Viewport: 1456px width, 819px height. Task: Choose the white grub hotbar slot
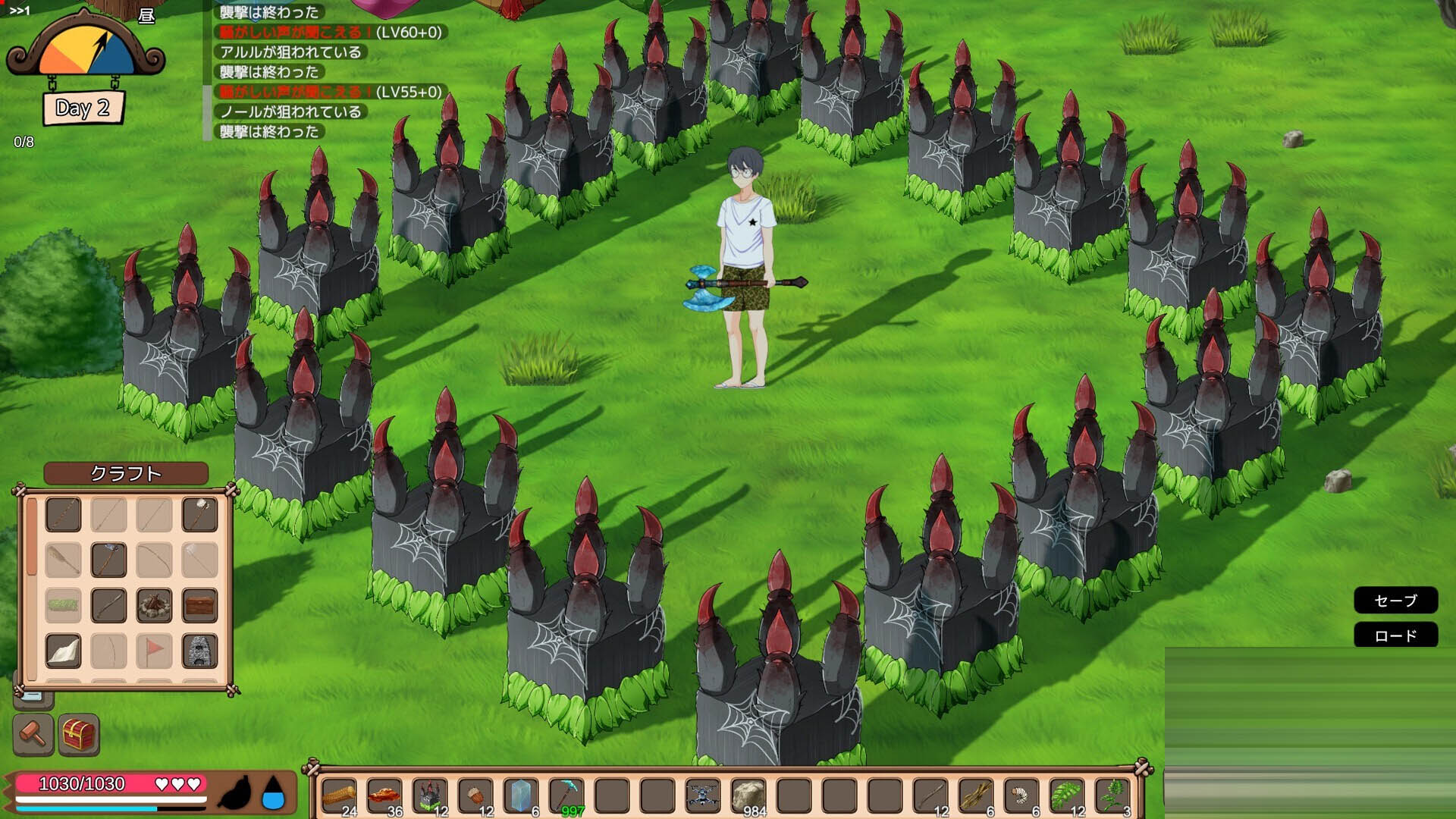point(1021,796)
